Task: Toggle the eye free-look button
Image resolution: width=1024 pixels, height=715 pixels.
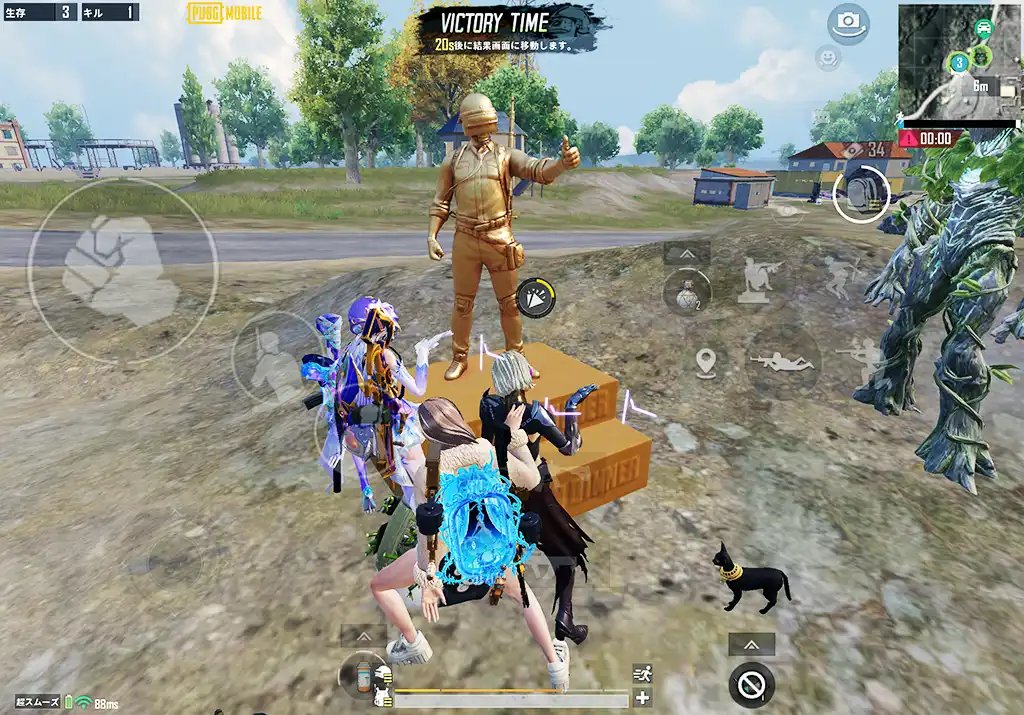Action: [x=789, y=211]
